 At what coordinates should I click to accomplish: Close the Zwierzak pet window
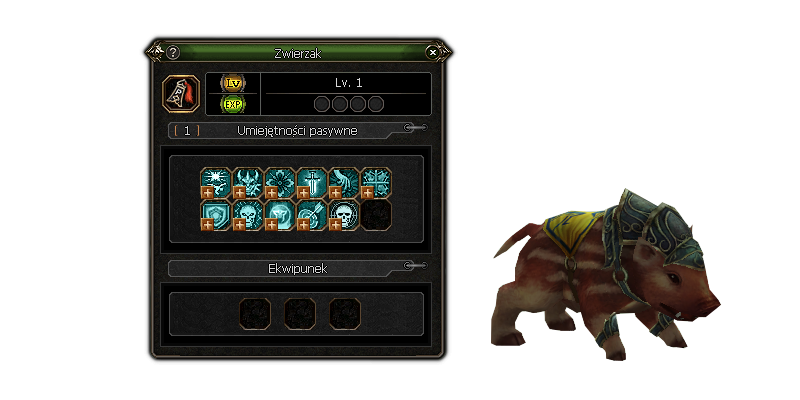coord(432,52)
